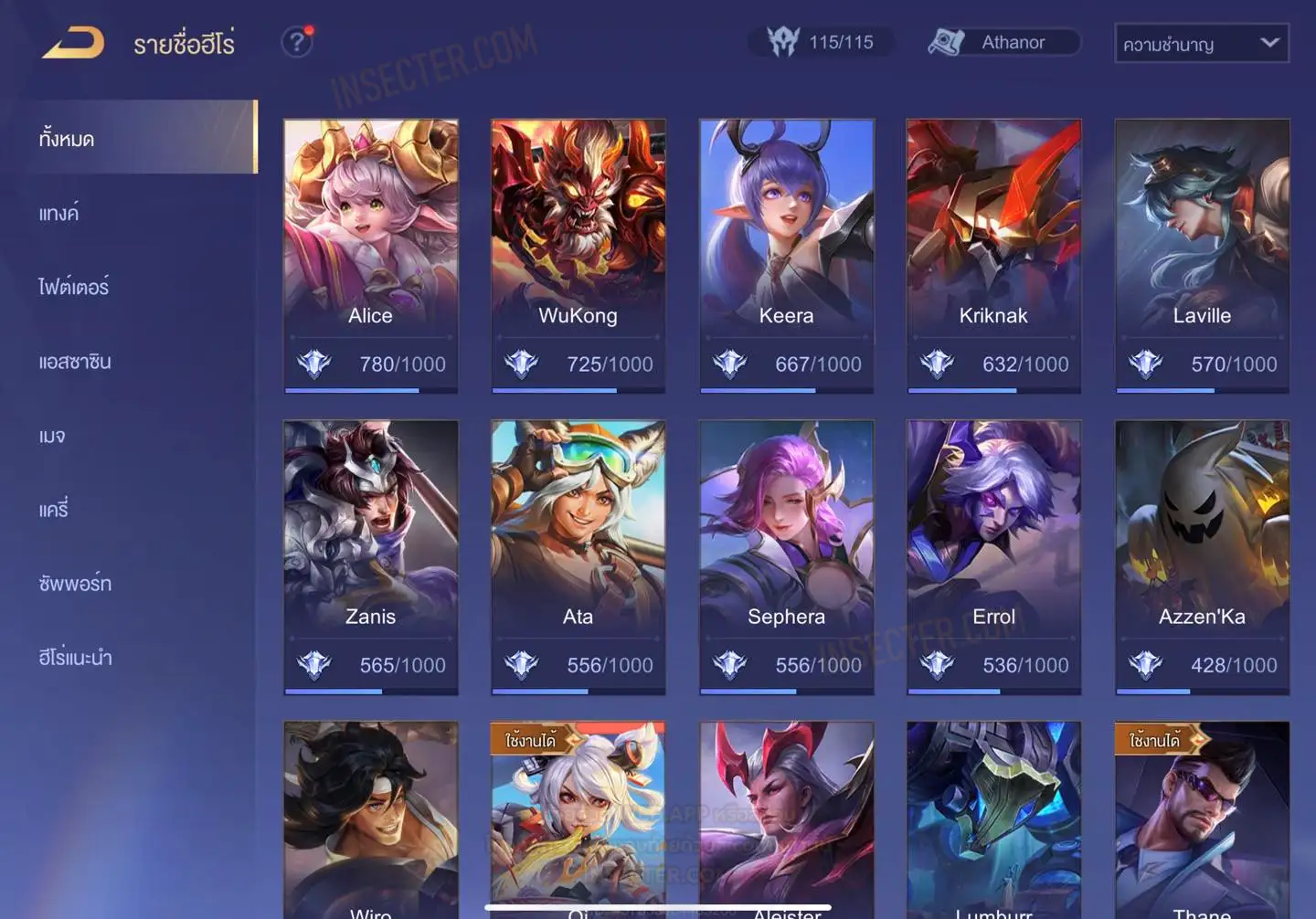Open the ความชำนาญ sort dropdown
This screenshot has width=1316, height=919.
coord(1201,43)
